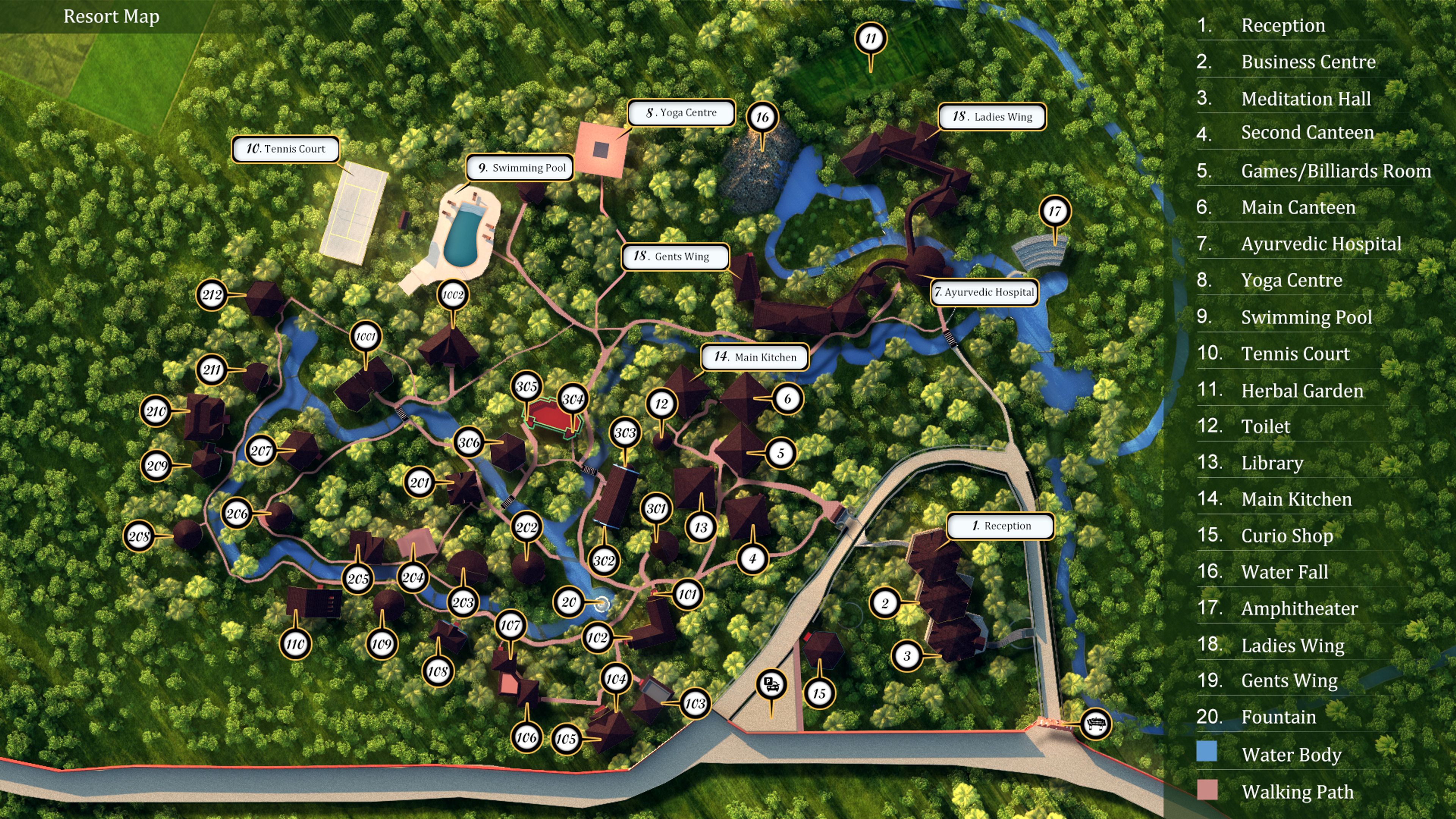Click the Library legend entry
Screen dimensions: 1456x819
[x=1272, y=463]
